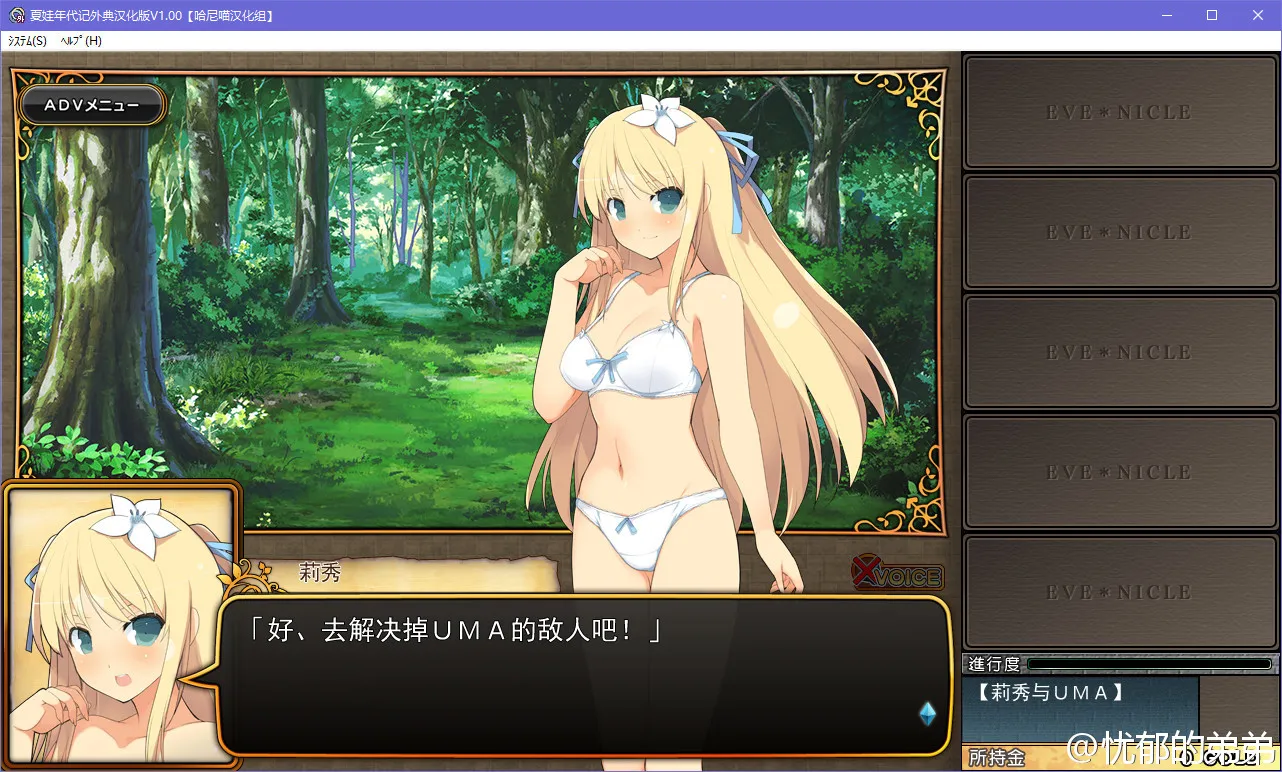Open the ADV menu button
The height and width of the screenshot is (772, 1282).
click(x=92, y=105)
